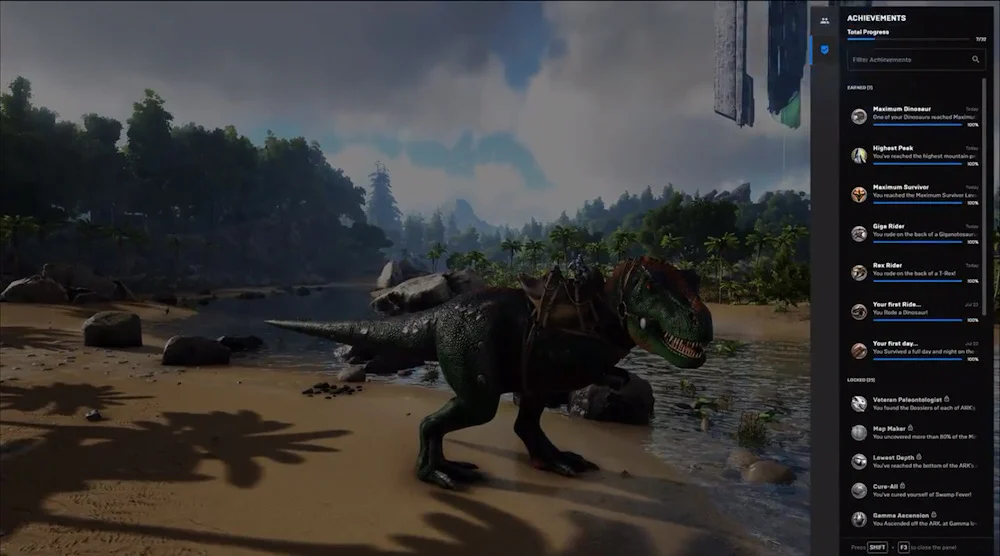Select the Giga Rider achievement entry
Screen dimensions: 1000x556
(x=915, y=233)
